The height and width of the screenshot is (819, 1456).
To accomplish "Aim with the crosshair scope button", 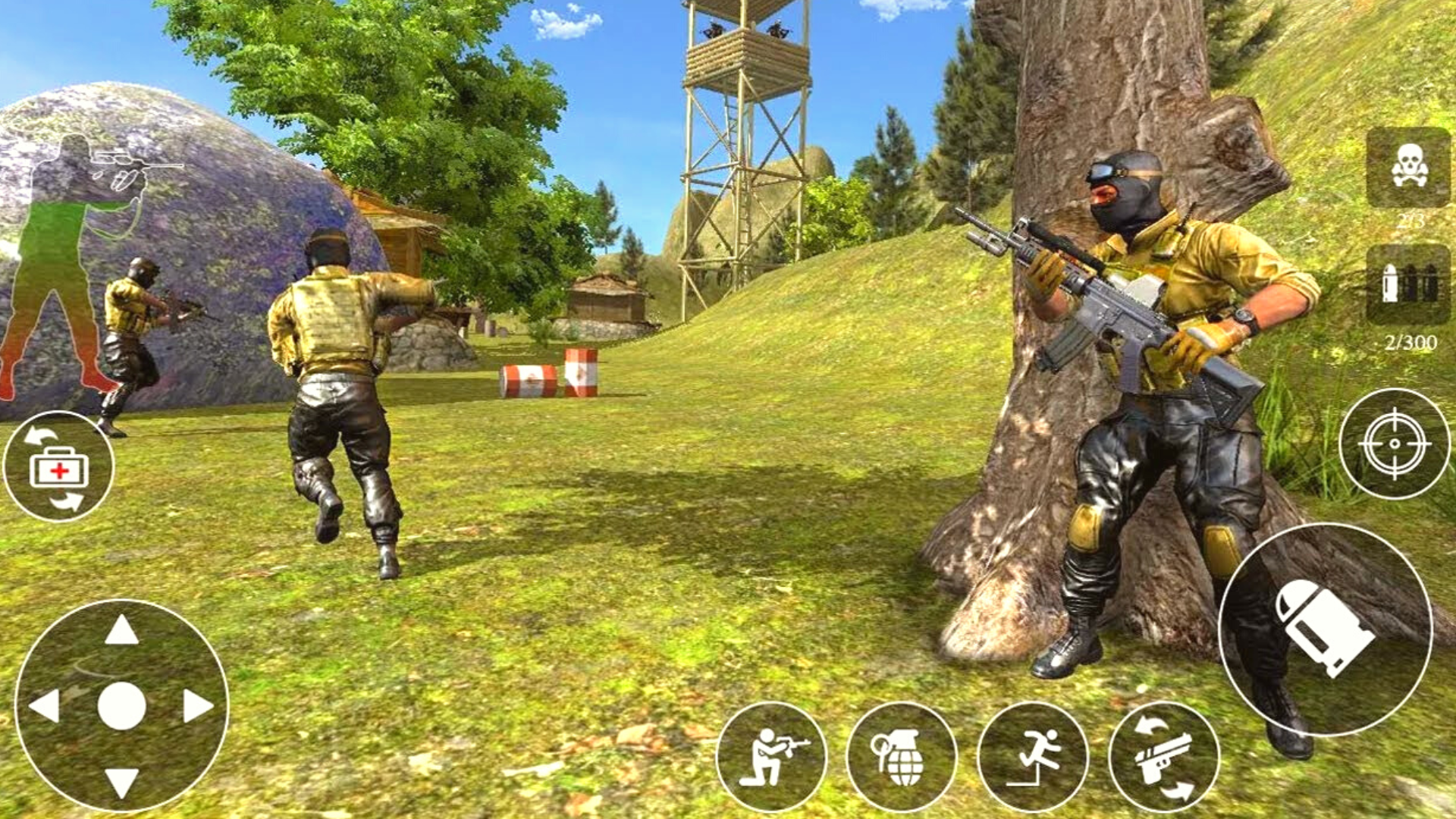I will coord(1394,444).
